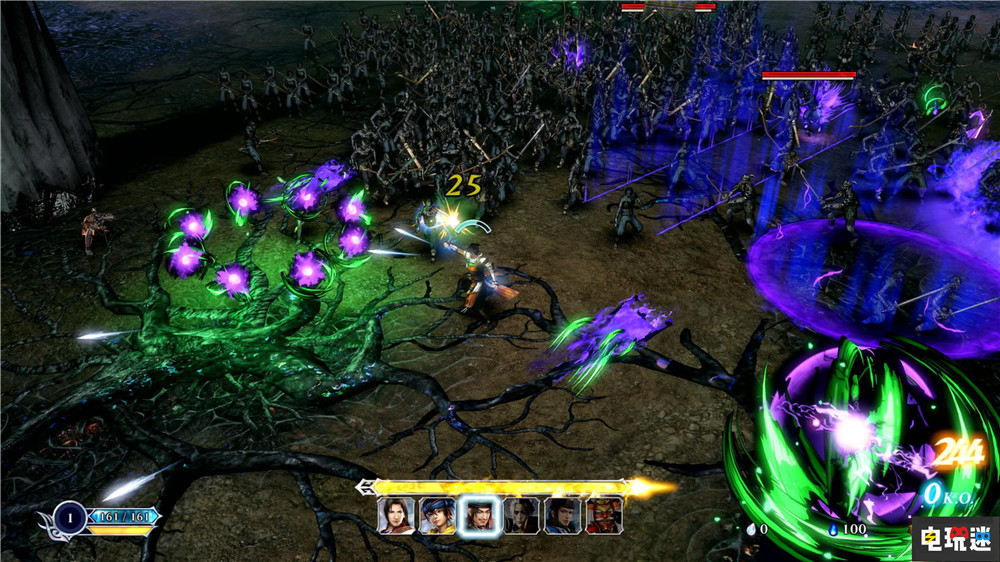Image resolution: width=1000 pixels, height=562 pixels.
Task: Select the dark-helmeted officer portrait in blue
Action: pos(563,516)
